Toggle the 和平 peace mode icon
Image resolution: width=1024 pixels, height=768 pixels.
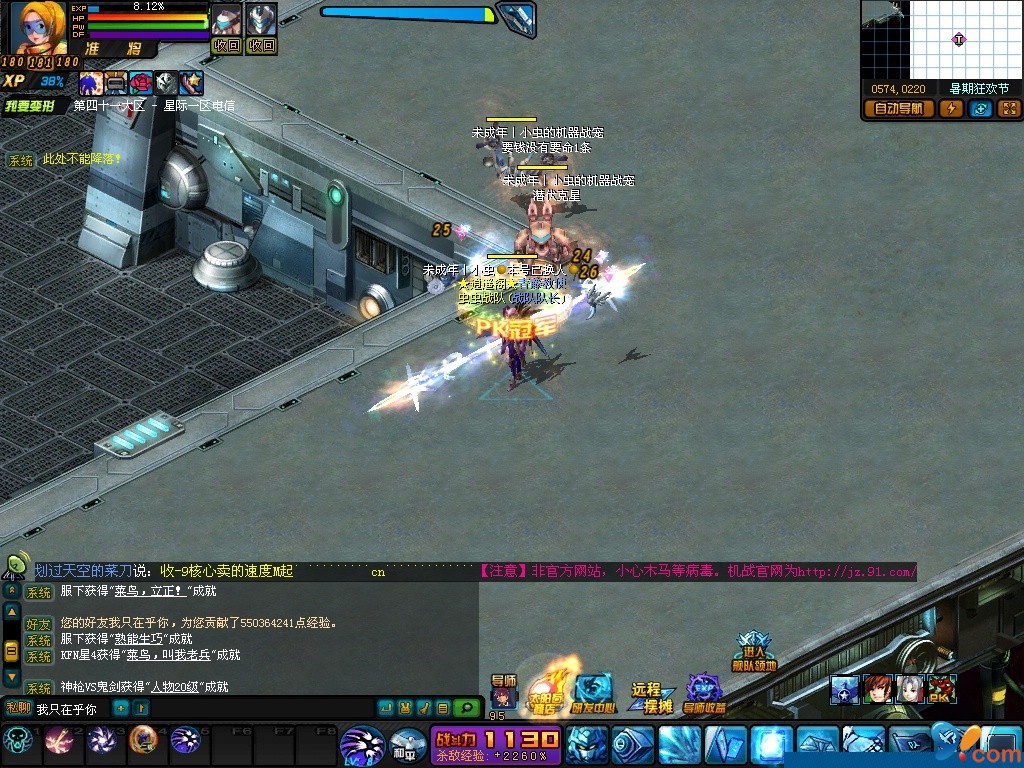(407, 745)
